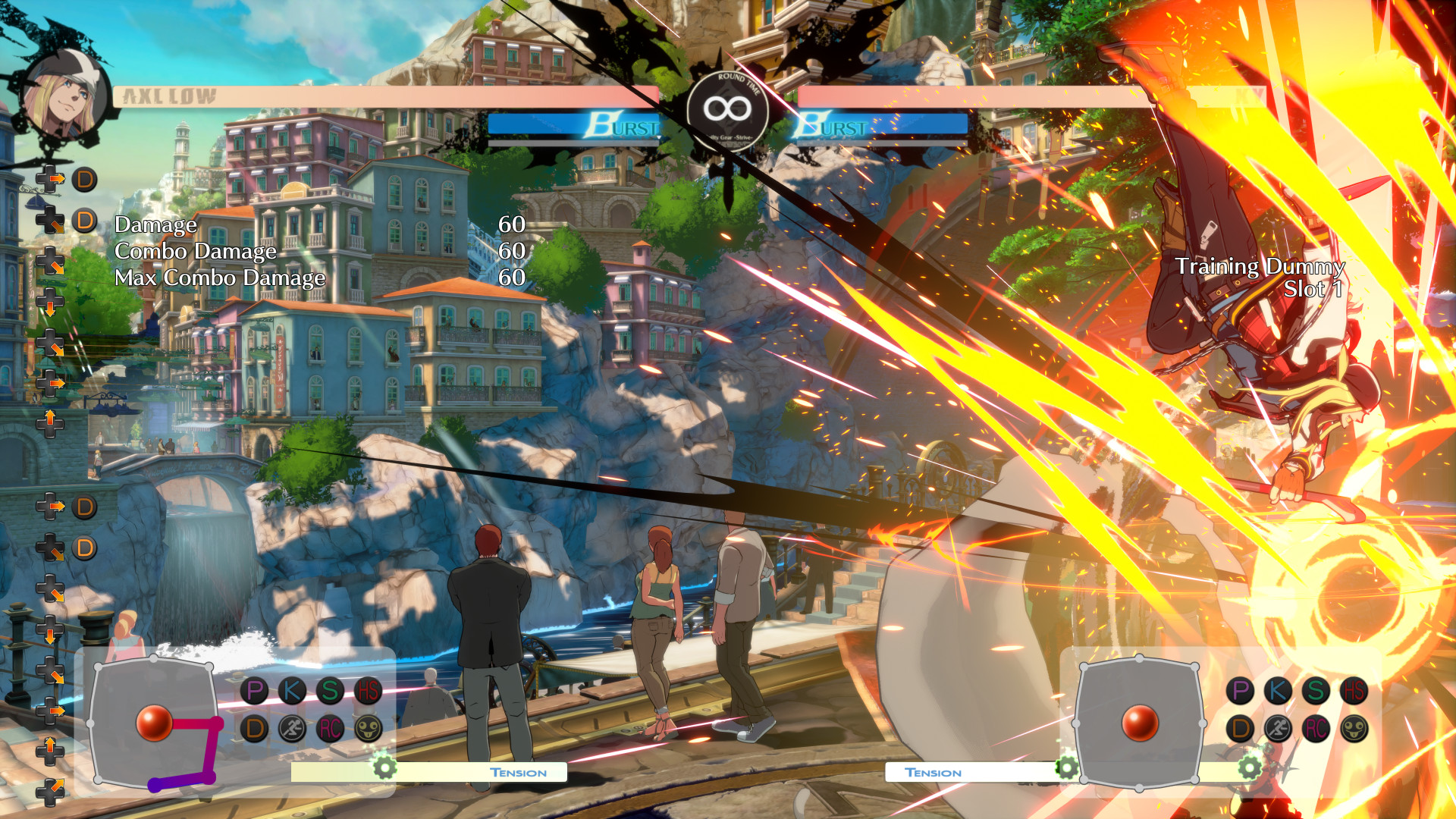This screenshot has width=1456, height=819.
Task: Click the infinity Round Time emblem
Action: pyautogui.click(x=728, y=111)
